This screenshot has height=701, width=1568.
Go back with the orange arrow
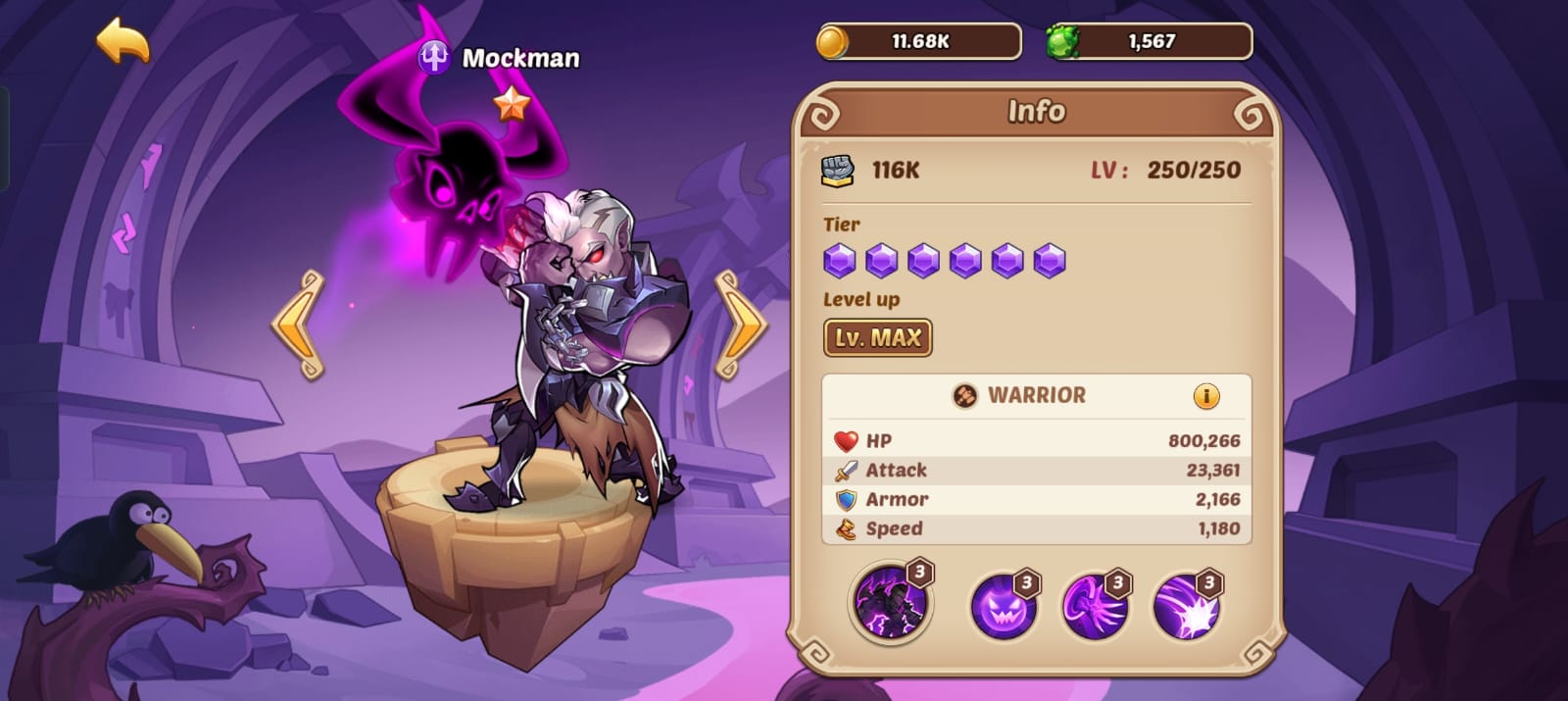click(x=122, y=42)
